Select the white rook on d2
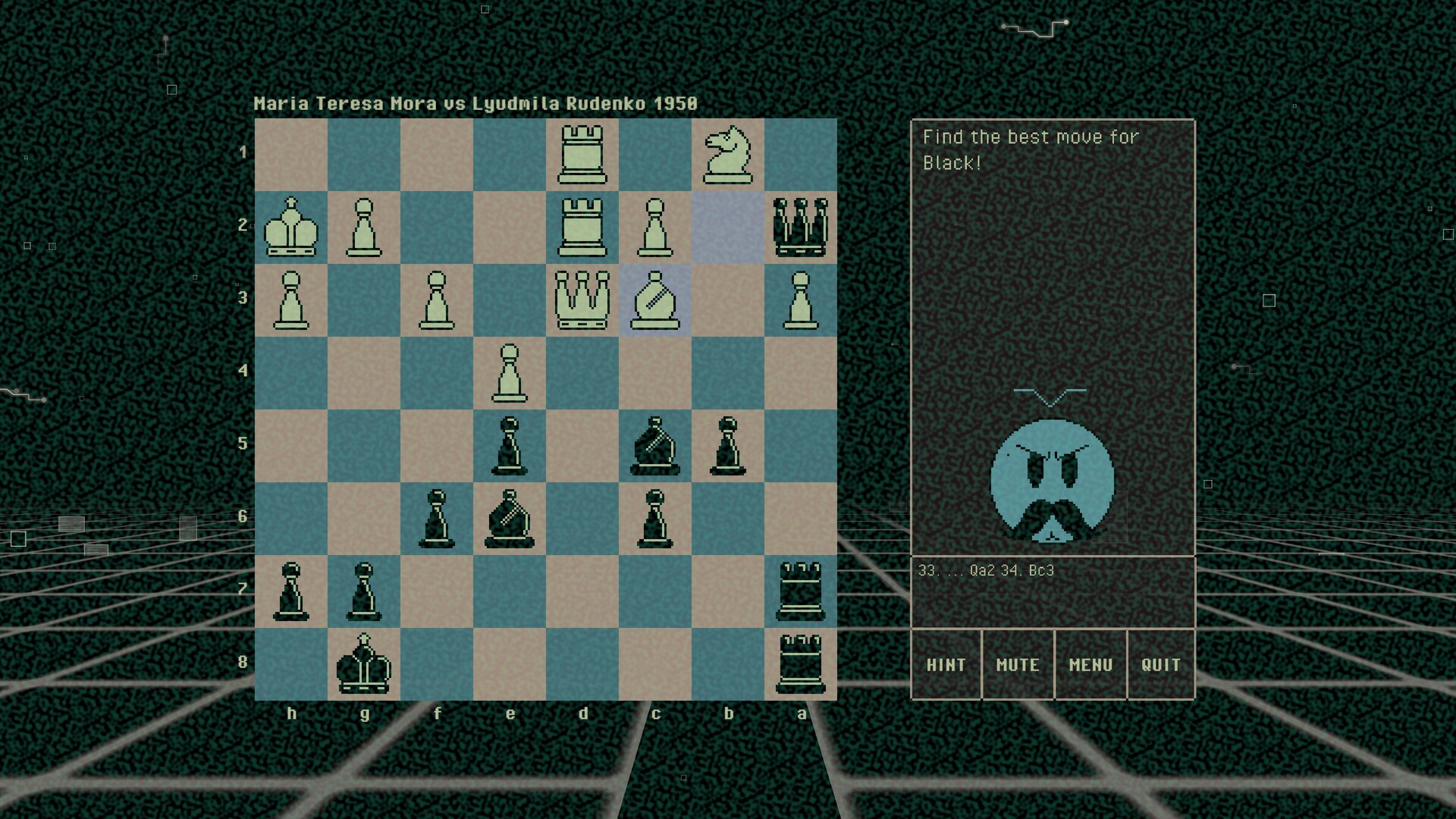The height and width of the screenshot is (819, 1456). (583, 225)
